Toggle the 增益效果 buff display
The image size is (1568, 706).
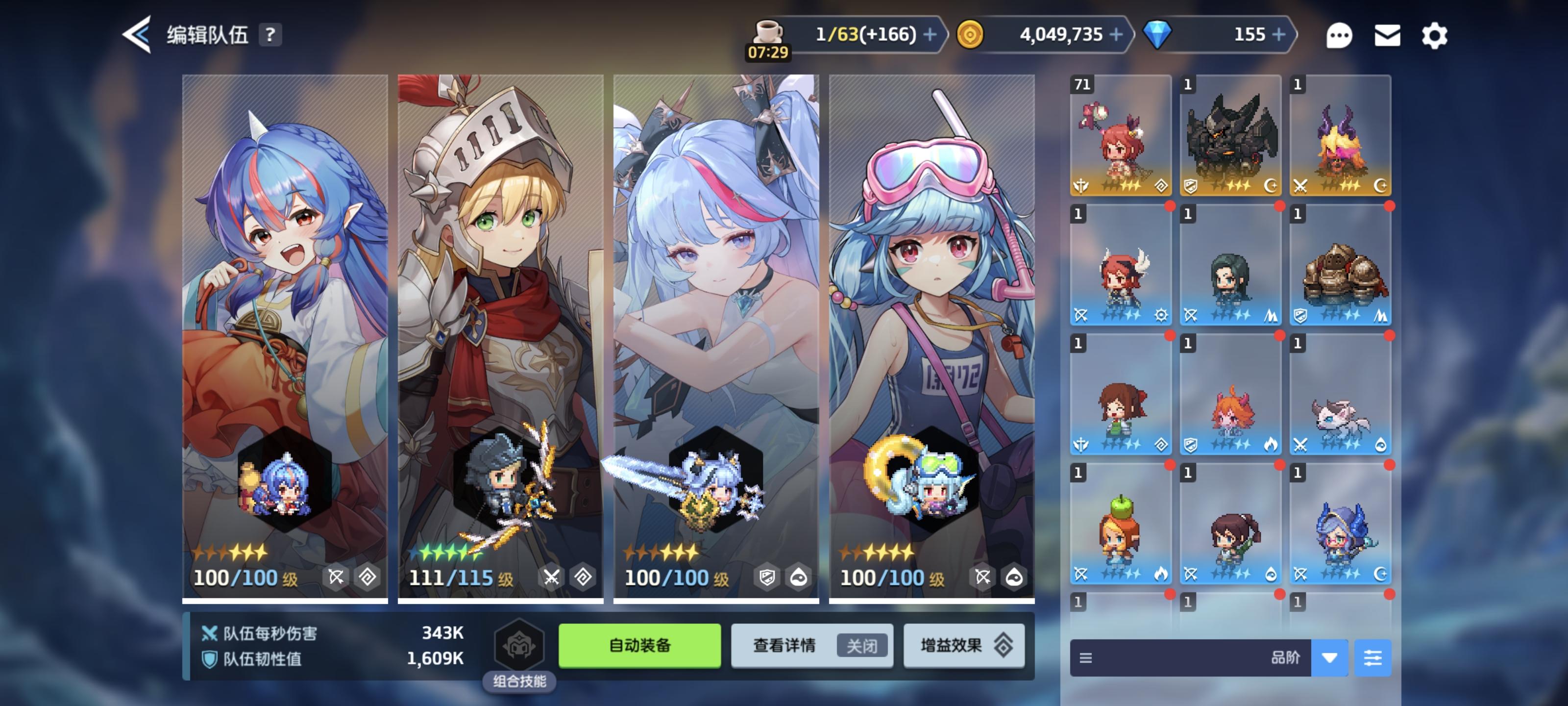[963, 646]
